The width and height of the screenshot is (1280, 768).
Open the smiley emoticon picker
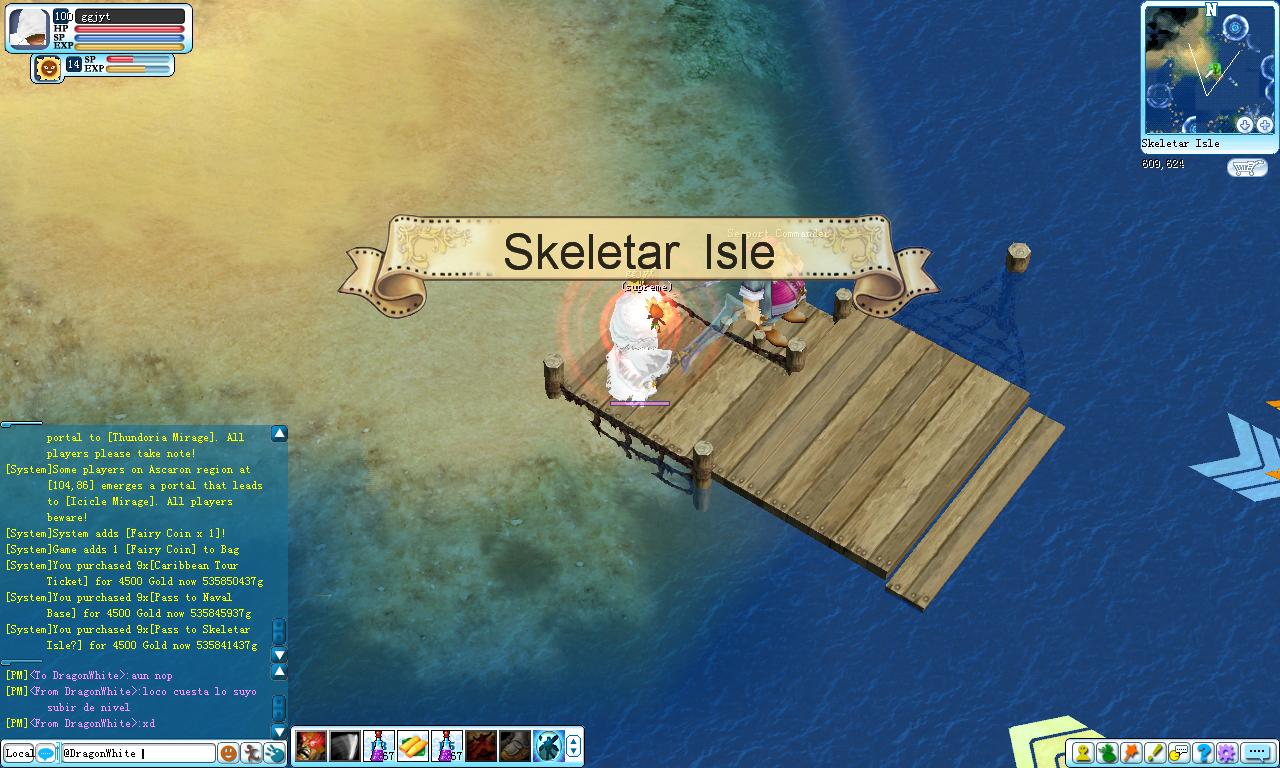pyautogui.click(x=228, y=753)
